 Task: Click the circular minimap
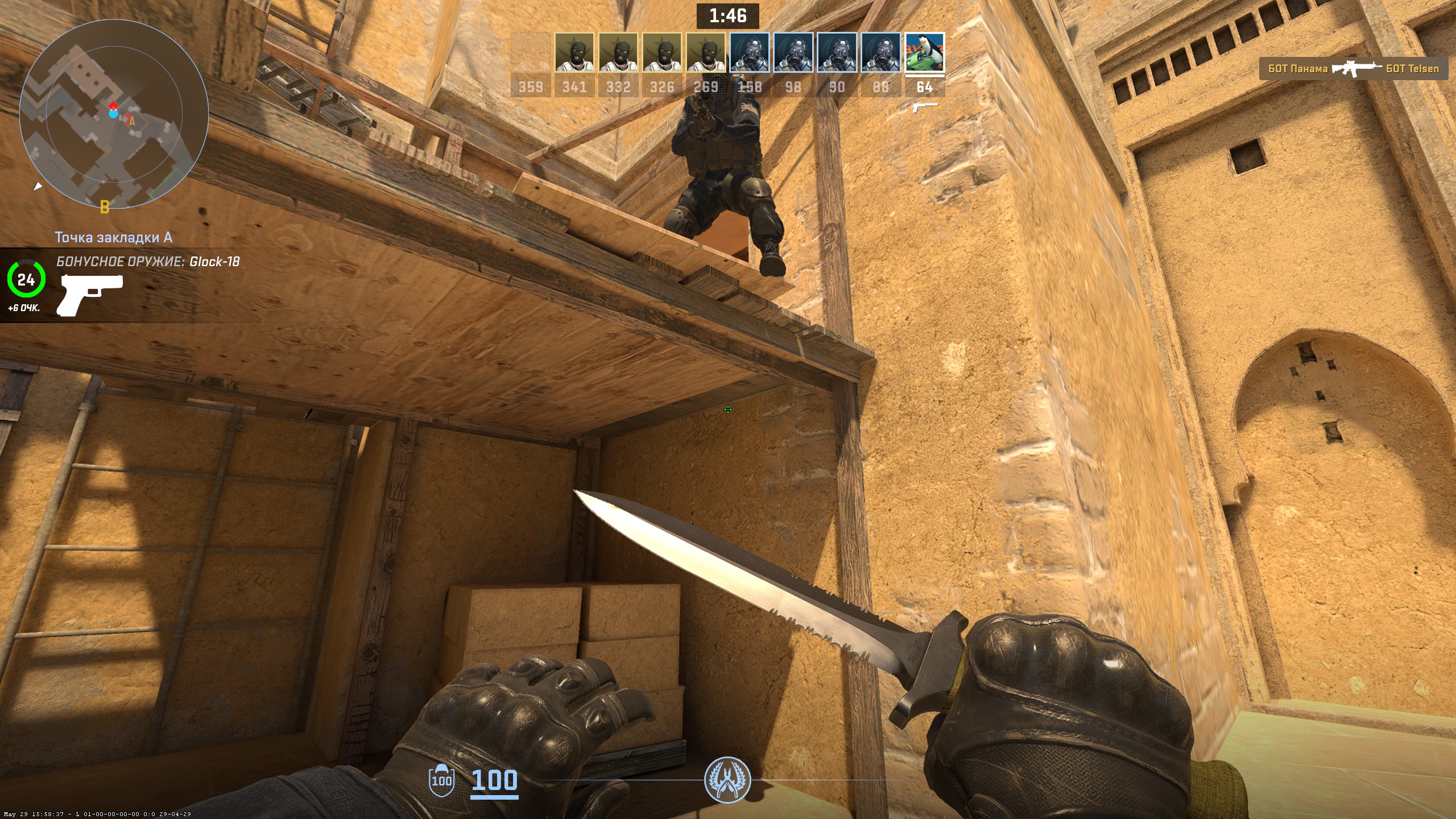(x=114, y=114)
